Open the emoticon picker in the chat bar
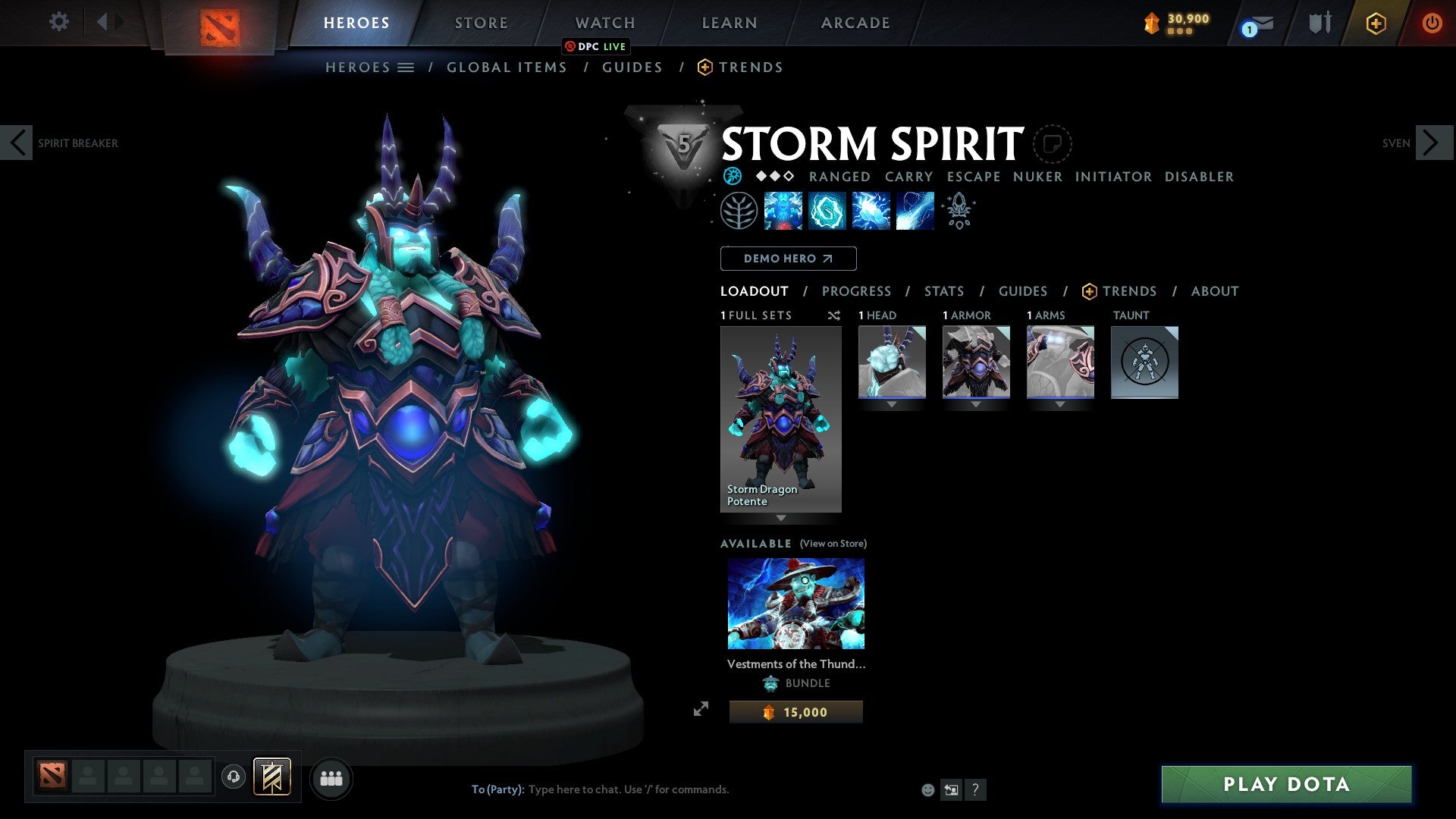Screen dimensions: 1456x819 pyautogui.click(x=927, y=789)
